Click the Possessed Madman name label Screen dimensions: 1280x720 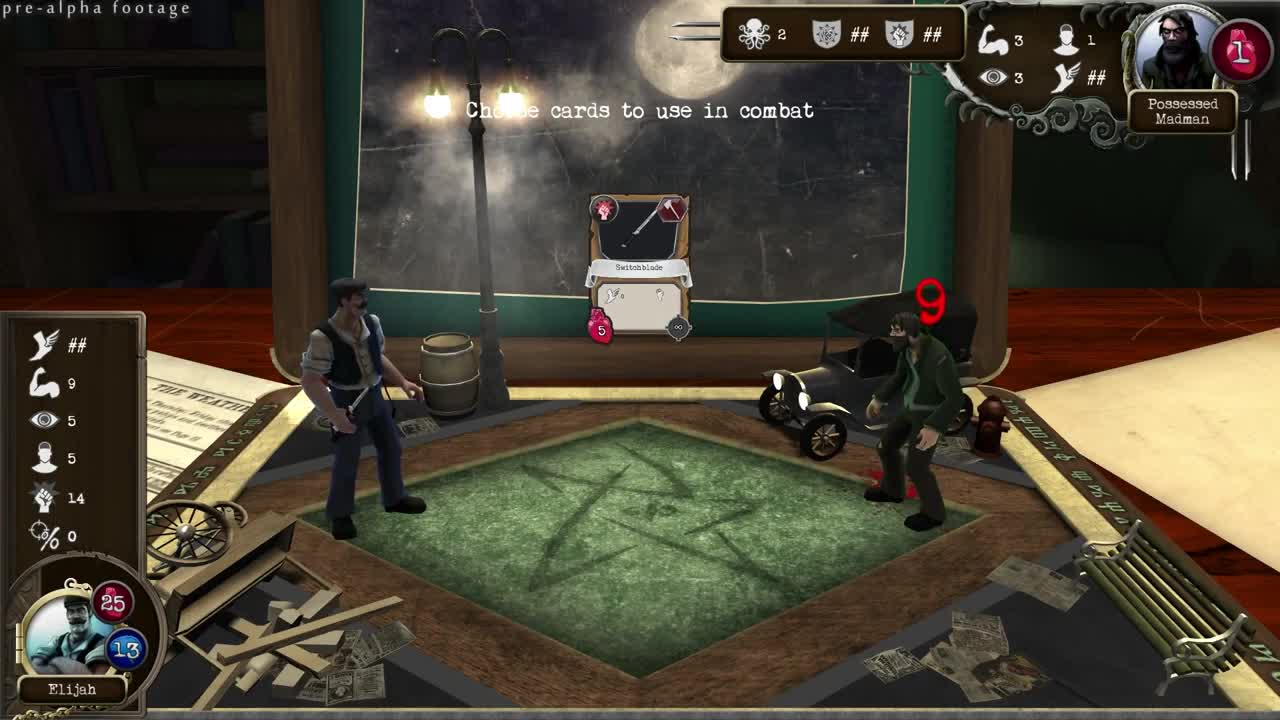(x=1185, y=110)
